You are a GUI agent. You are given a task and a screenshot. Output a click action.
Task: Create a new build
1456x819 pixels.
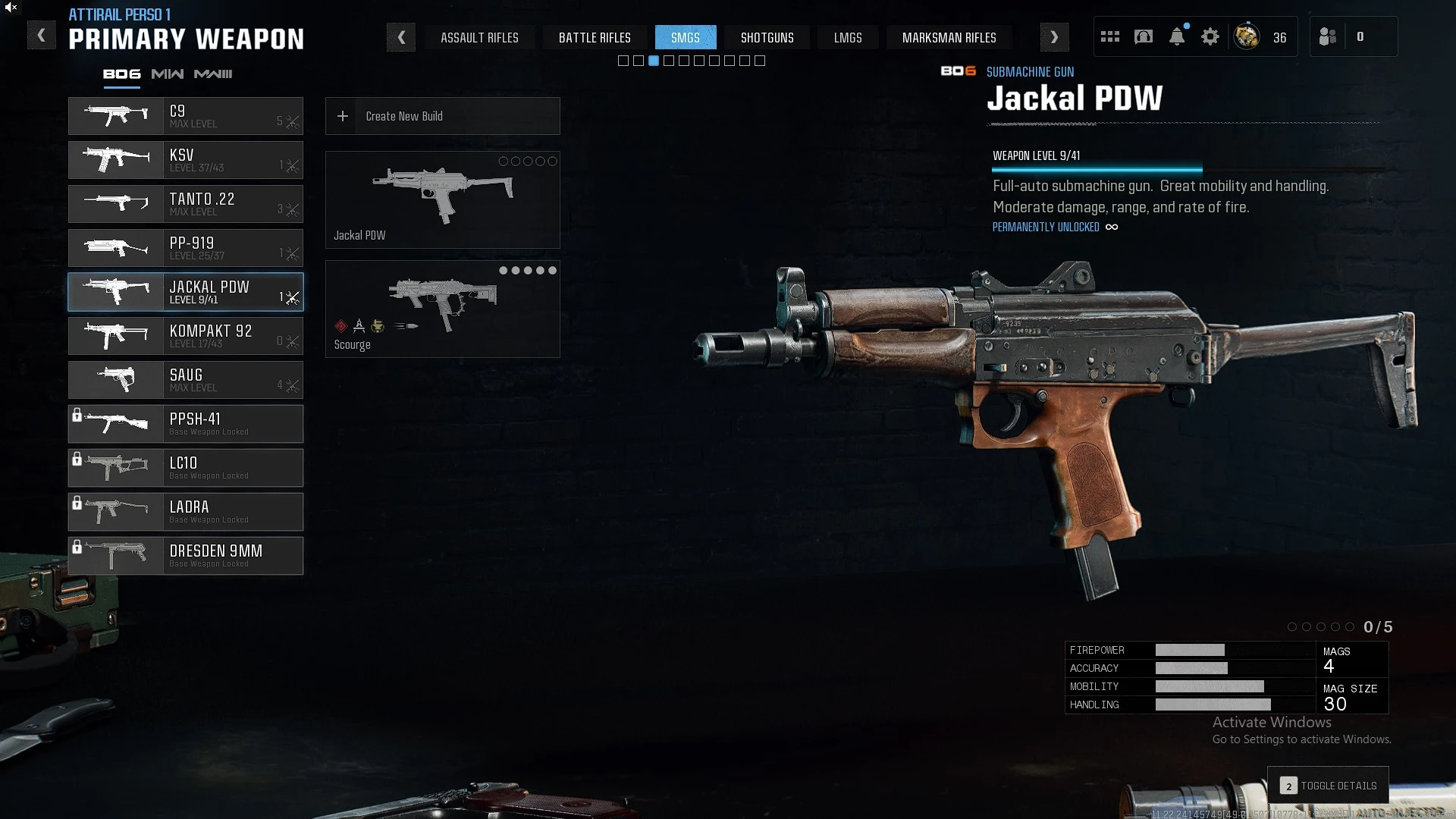pyautogui.click(x=443, y=116)
